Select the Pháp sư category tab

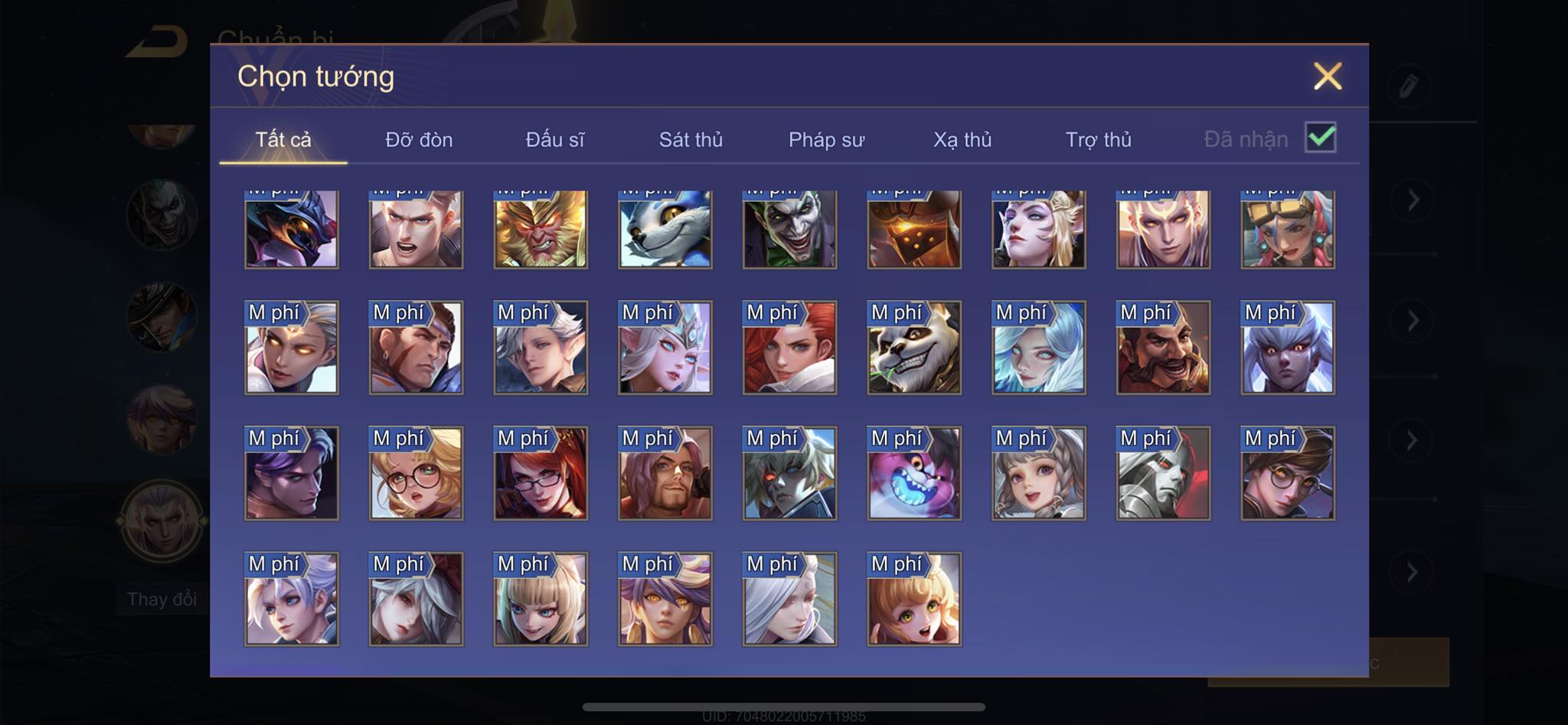(826, 140)
